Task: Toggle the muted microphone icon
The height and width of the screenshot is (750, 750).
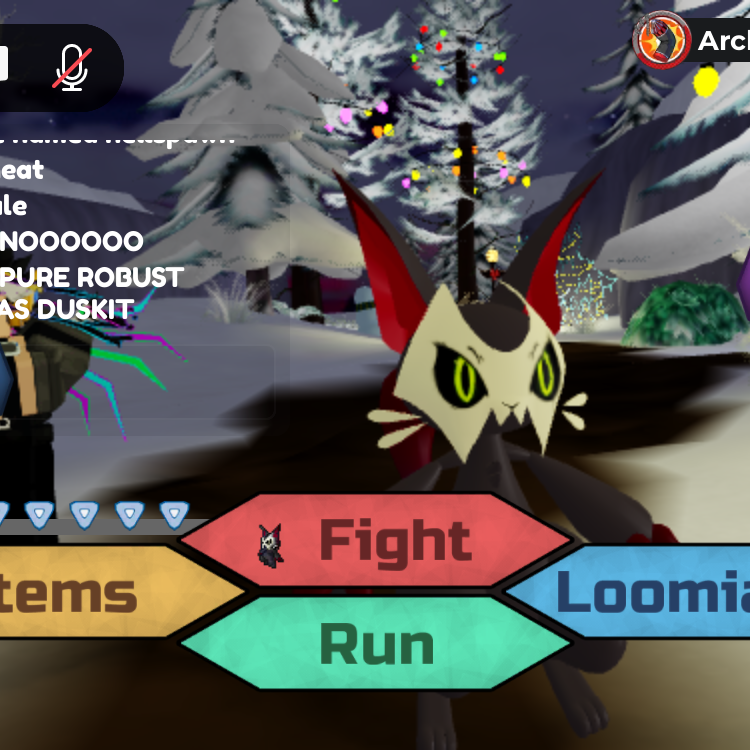Action: (x=72, y=67)
